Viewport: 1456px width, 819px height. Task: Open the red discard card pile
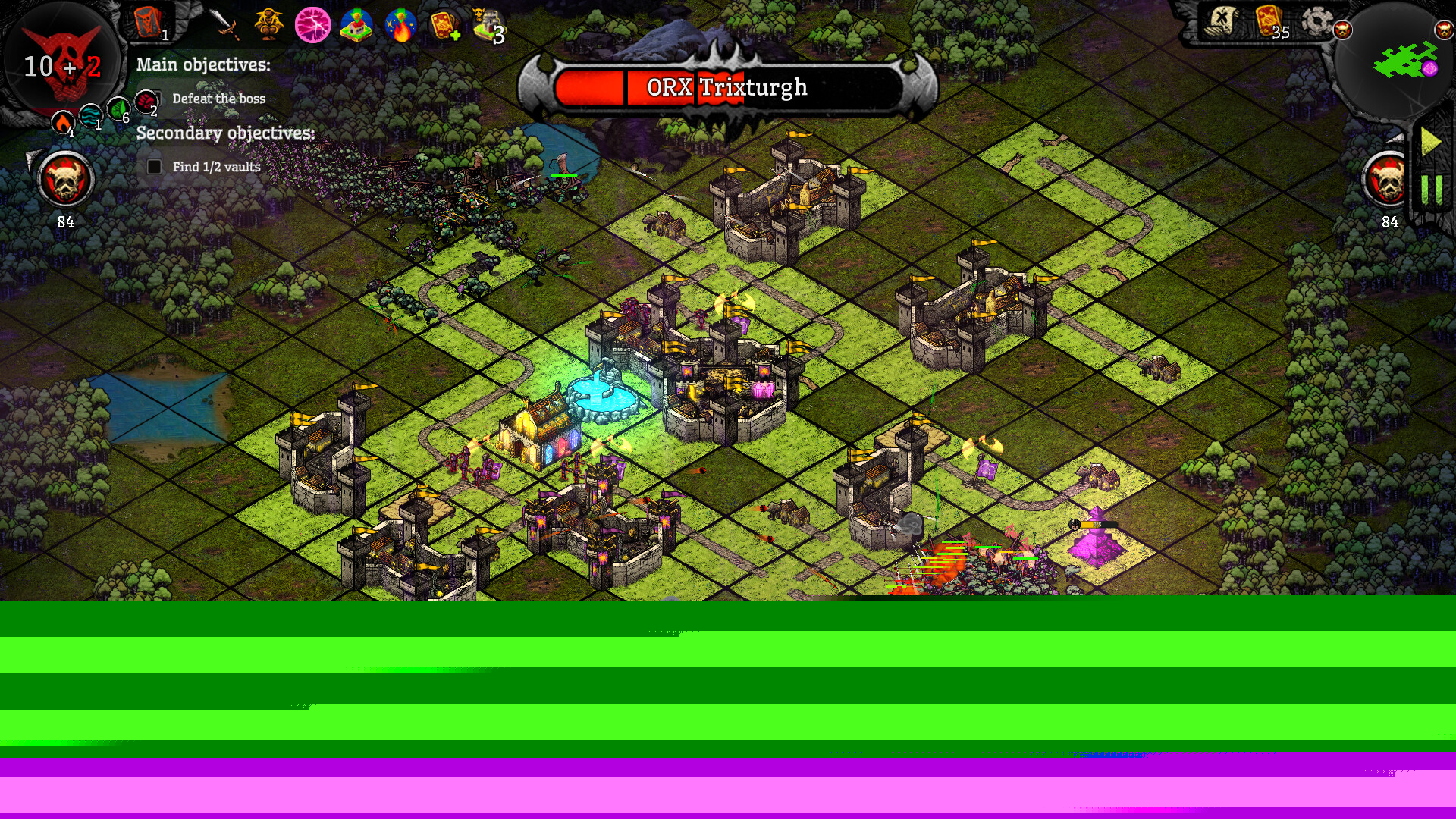(x=148, y=22)
